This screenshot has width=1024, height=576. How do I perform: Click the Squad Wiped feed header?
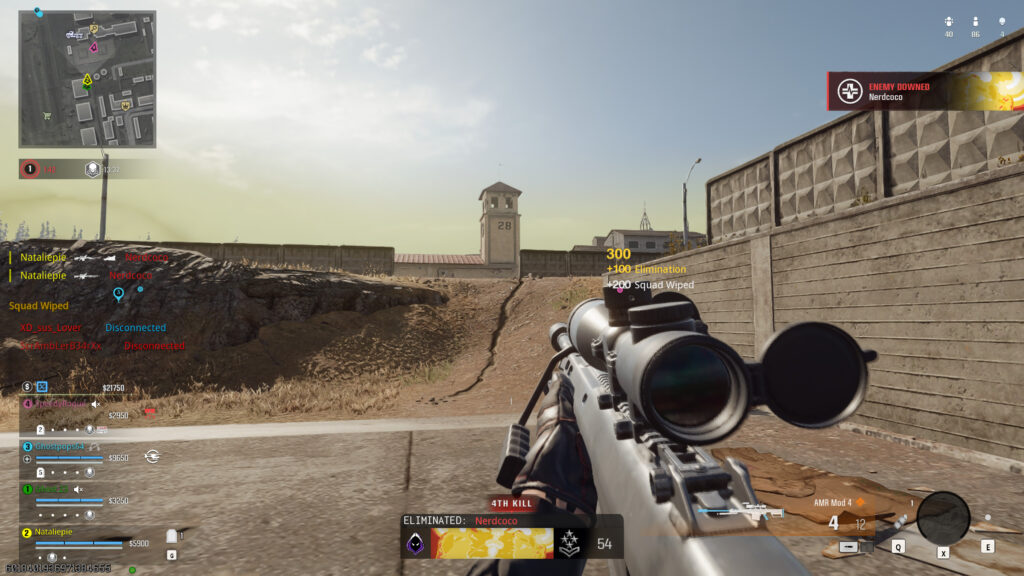(x=39, y=306)
